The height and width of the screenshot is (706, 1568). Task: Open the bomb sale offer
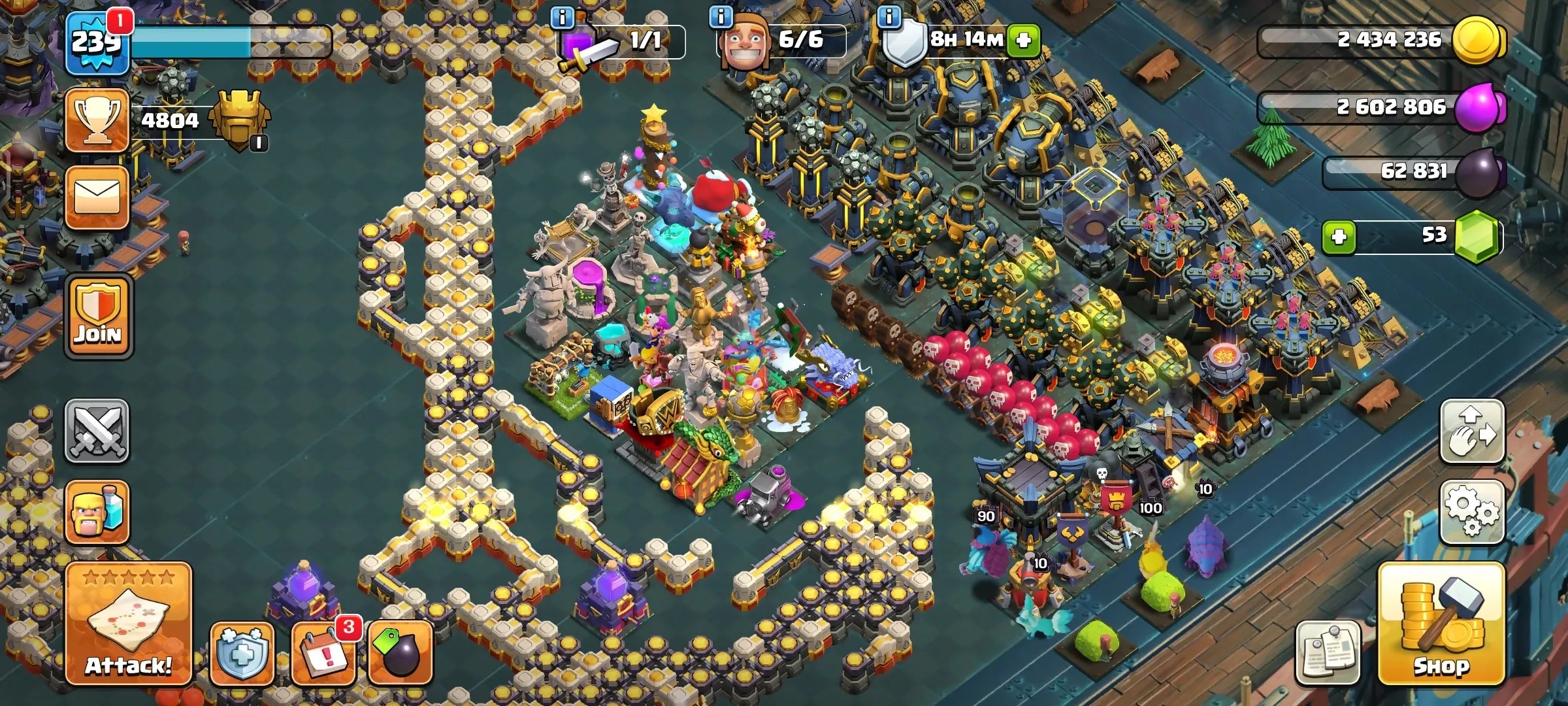(x=400, y=653)
